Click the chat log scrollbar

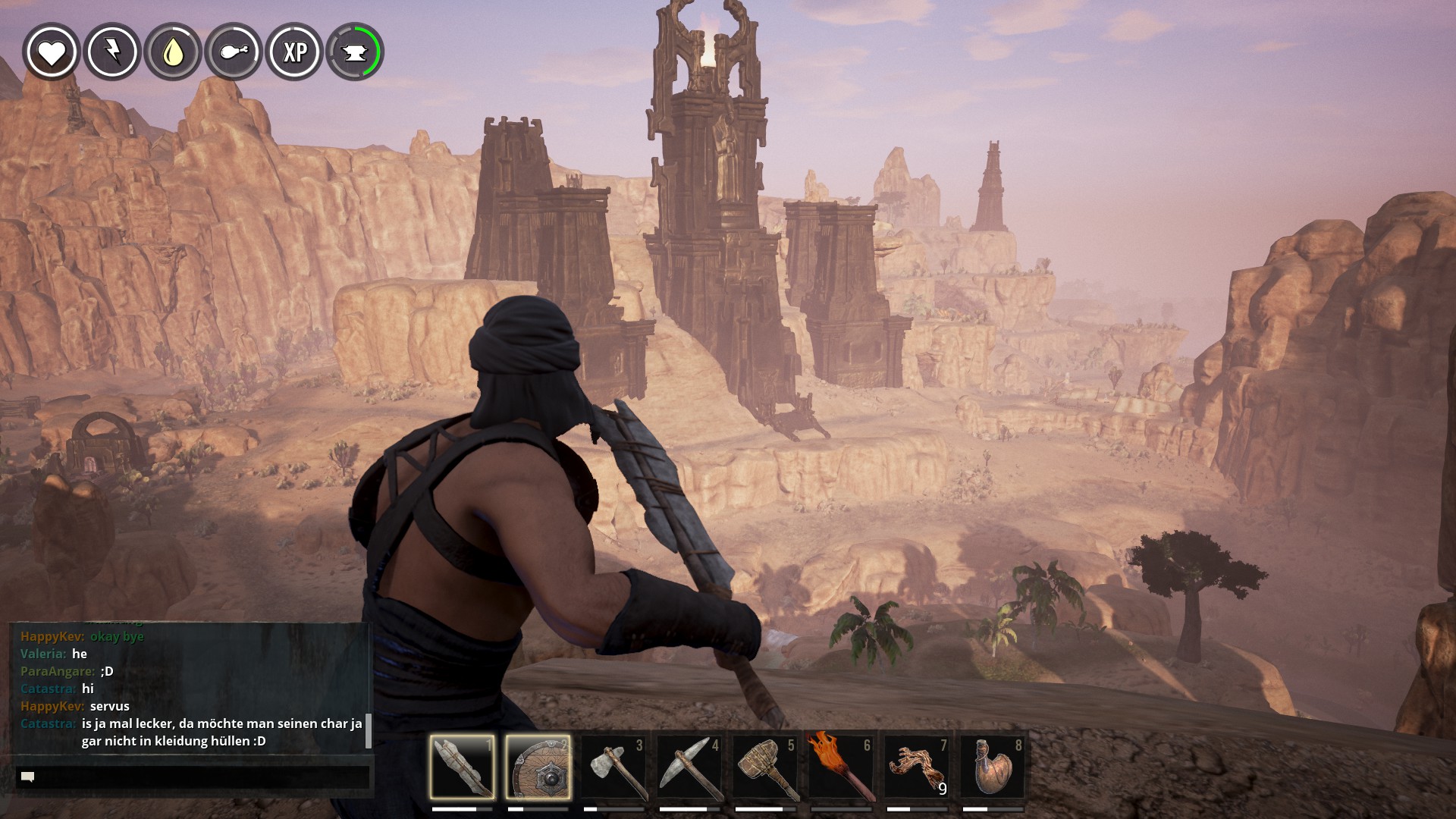[369, 730]
